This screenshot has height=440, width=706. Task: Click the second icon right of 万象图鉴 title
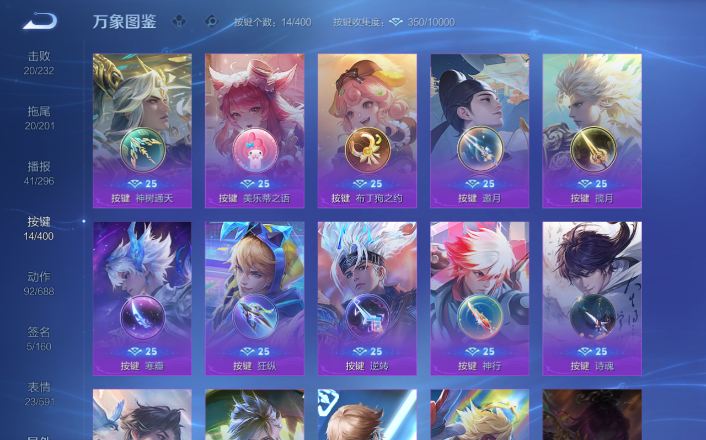coord(210,20)
